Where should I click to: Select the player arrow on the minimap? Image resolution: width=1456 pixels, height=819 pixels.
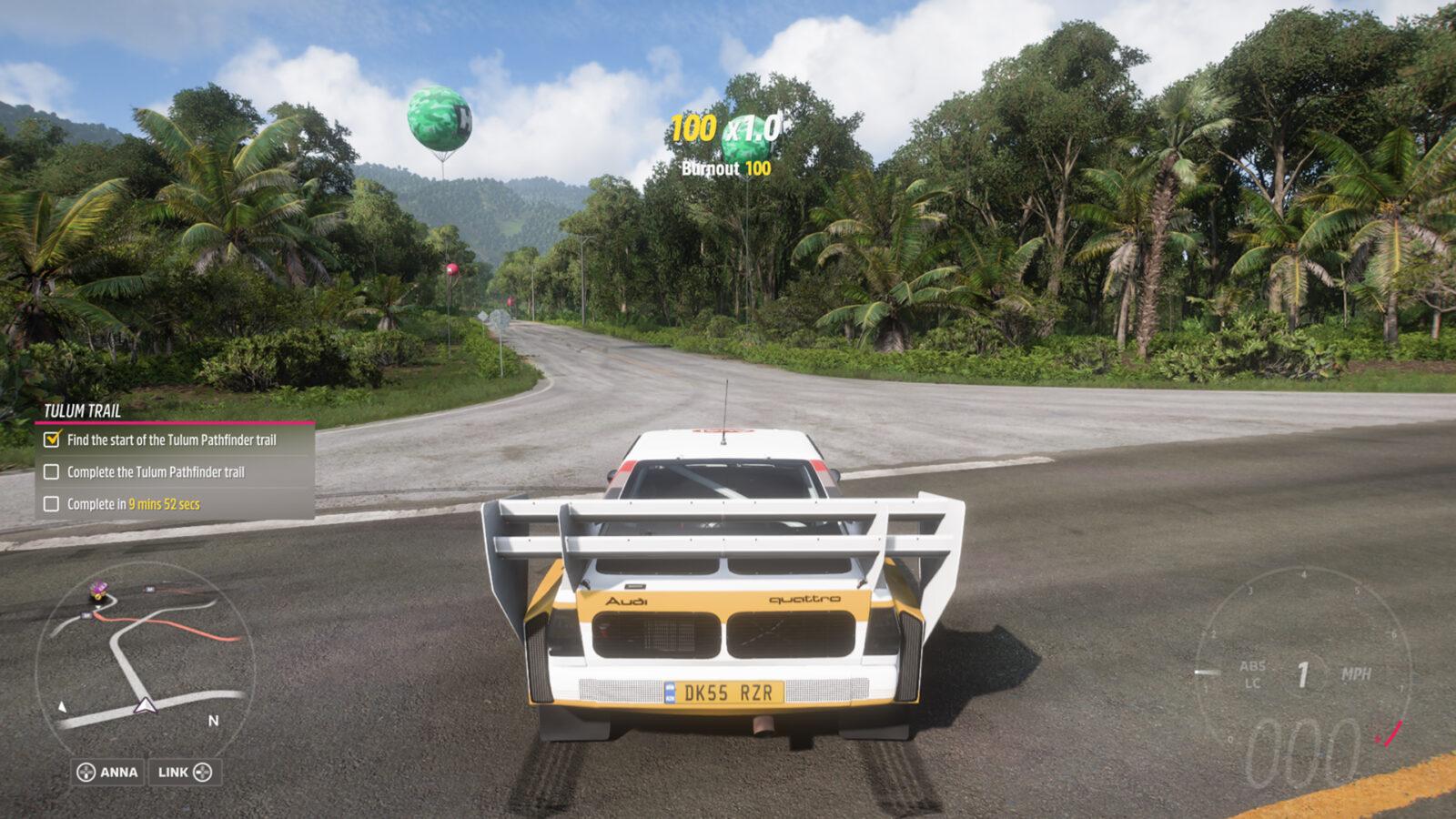pos(146,703)
